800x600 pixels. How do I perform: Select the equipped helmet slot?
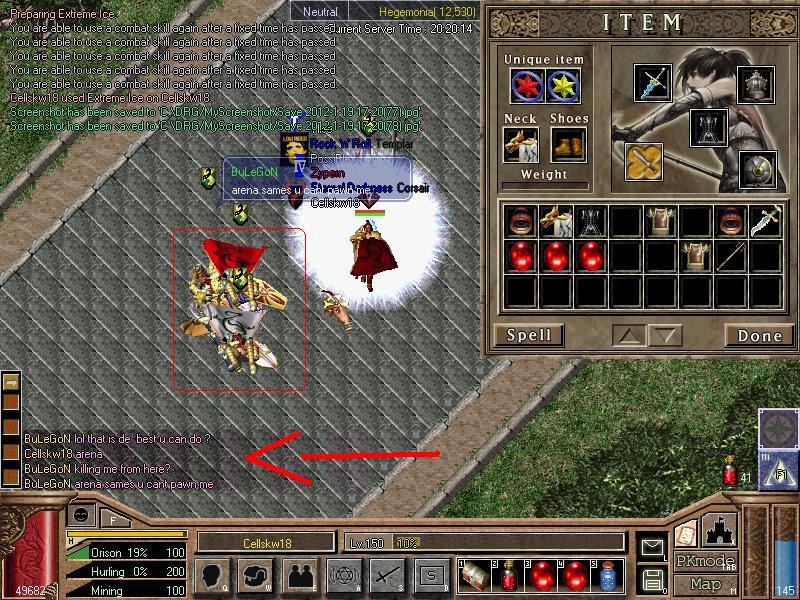[x=757, y=84]
